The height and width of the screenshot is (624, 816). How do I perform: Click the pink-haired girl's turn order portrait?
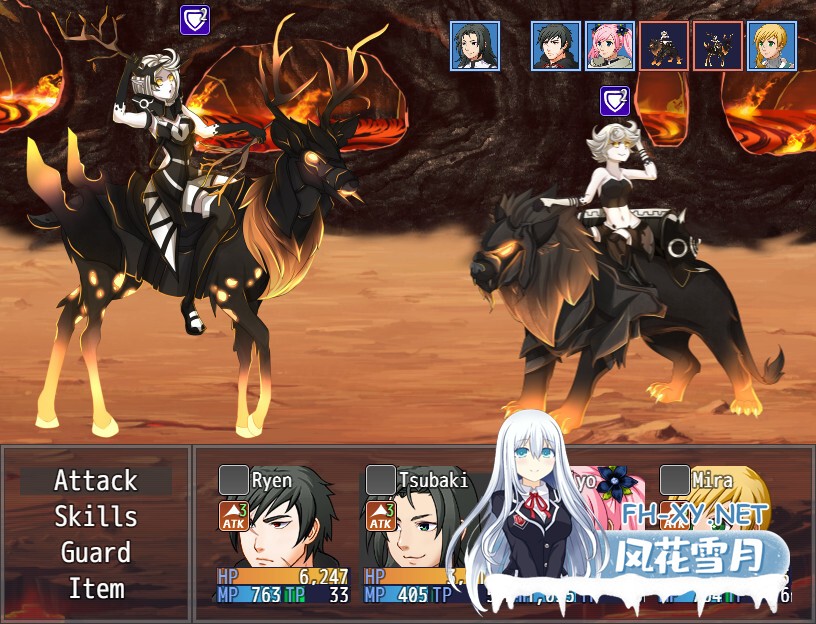[610, 46]
